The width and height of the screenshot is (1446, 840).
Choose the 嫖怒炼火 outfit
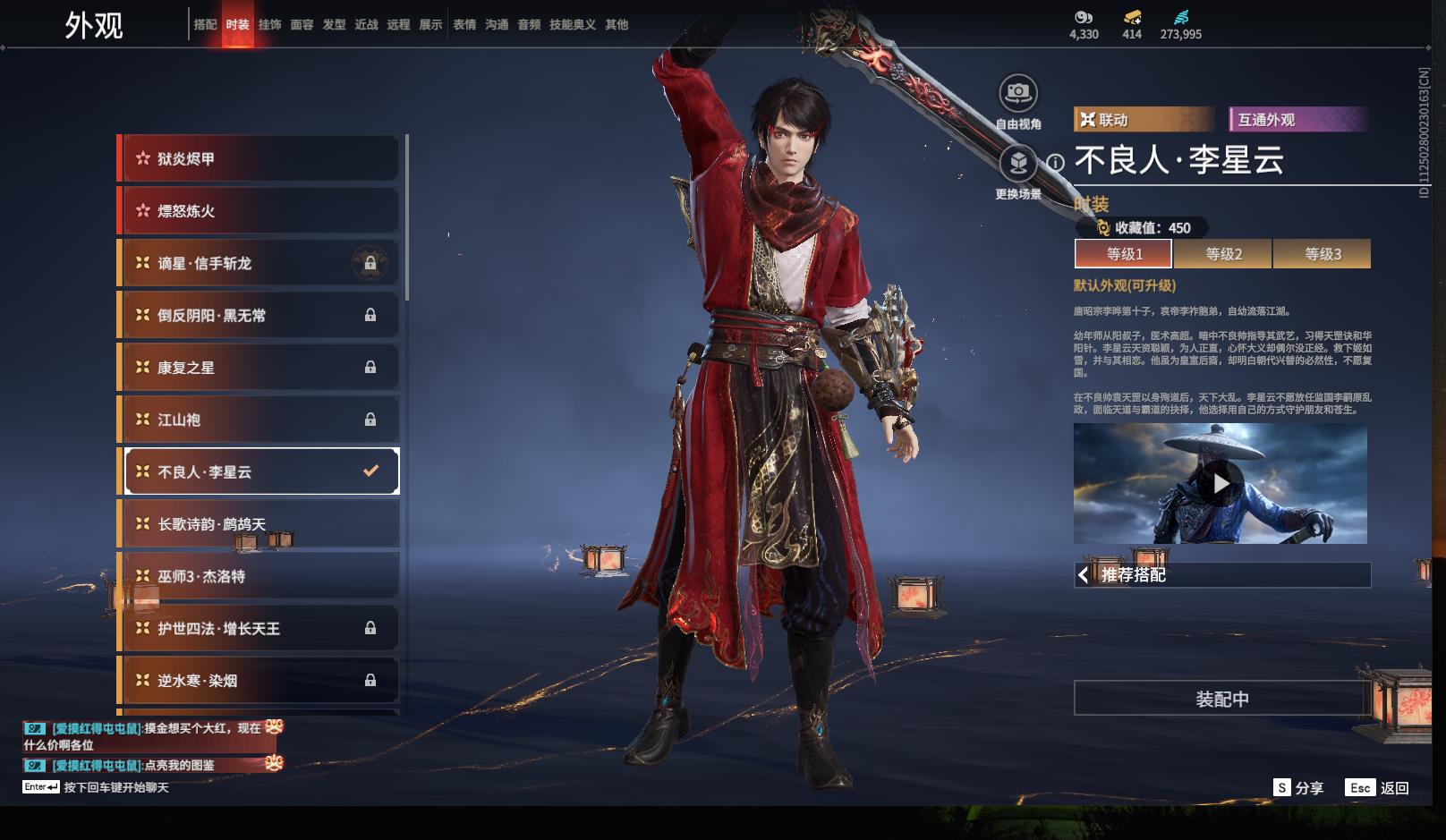pos(259,211)
